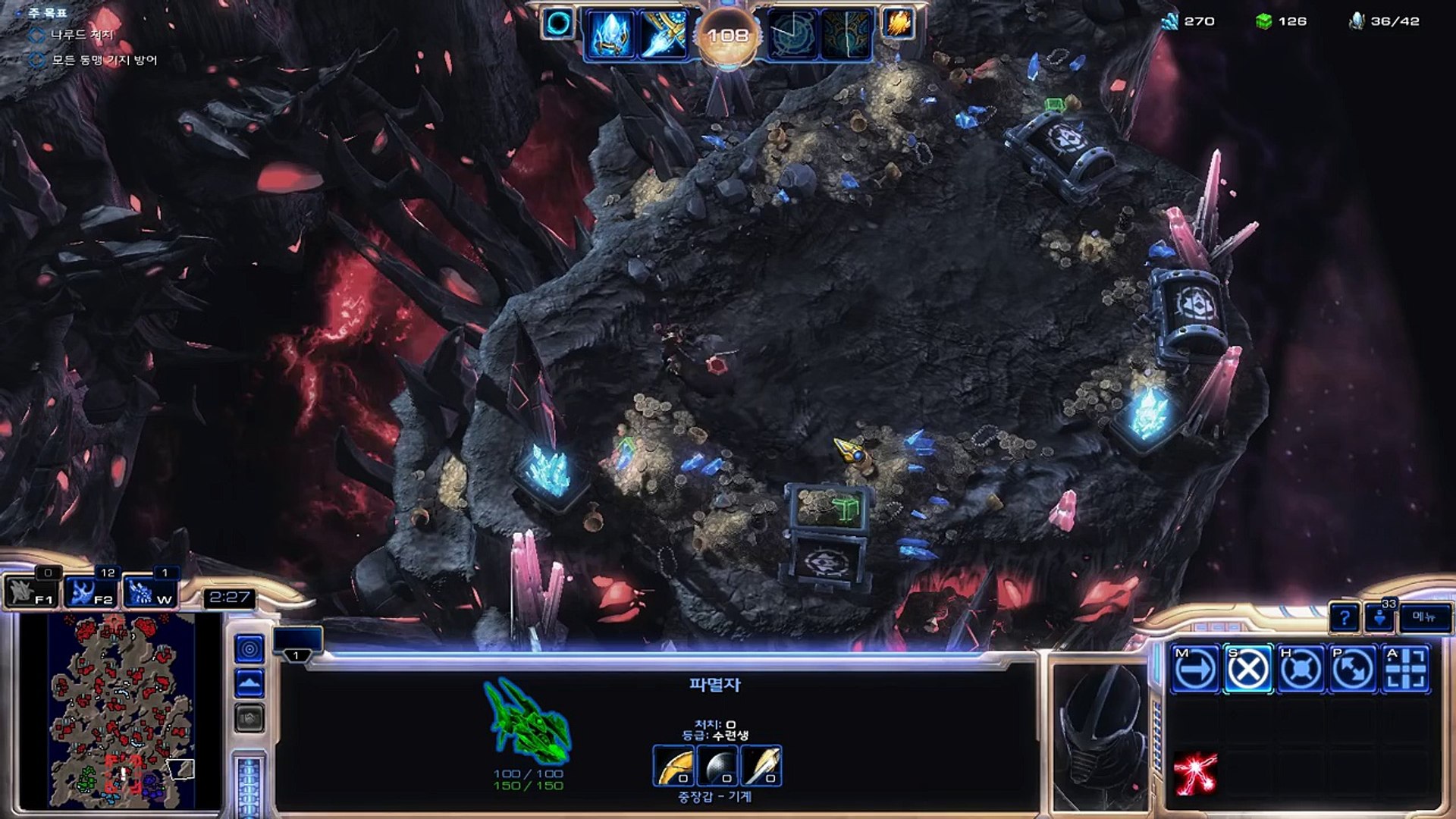Viewport: 1456px width, 819px height.
Task: Click the selected 파멸자 unit wireframe
Action: (x=528, y=720)
